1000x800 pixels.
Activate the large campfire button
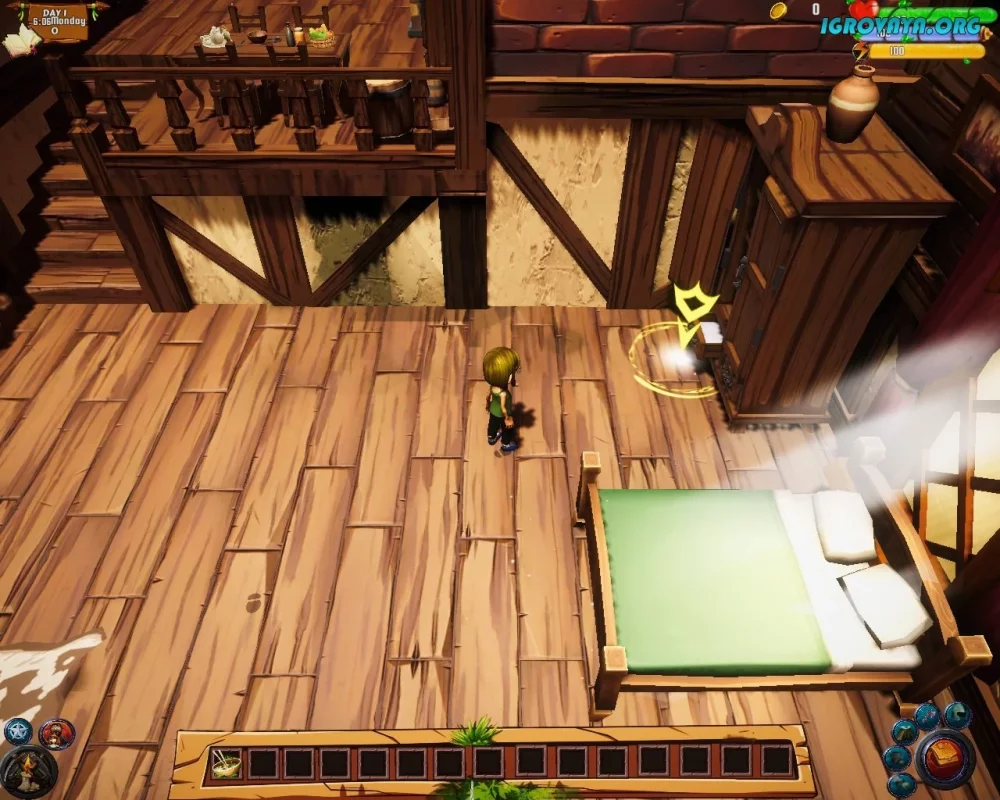coord(27,773)
